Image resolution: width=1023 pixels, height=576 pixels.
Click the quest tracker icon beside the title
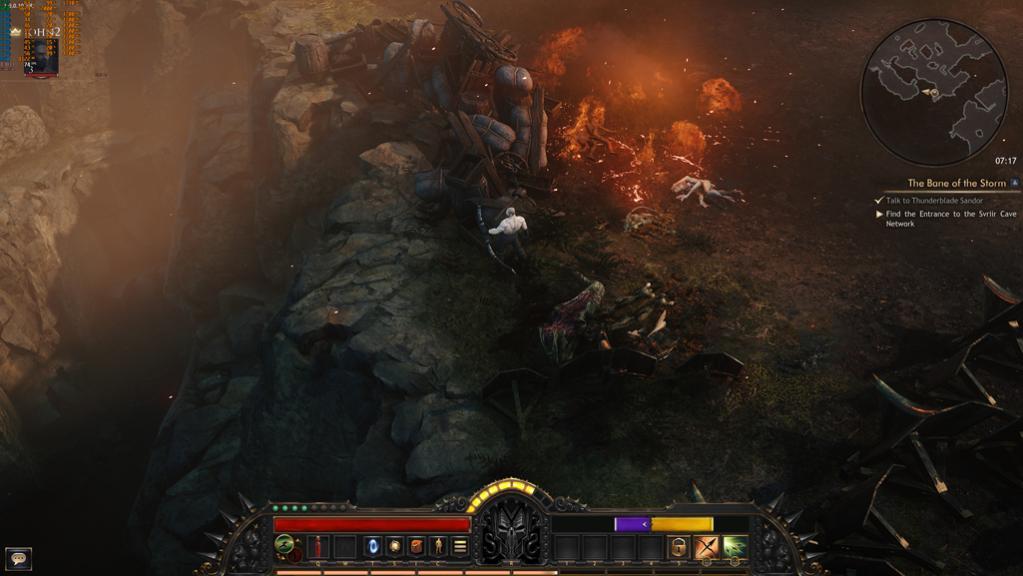[x=1015, y=184]
